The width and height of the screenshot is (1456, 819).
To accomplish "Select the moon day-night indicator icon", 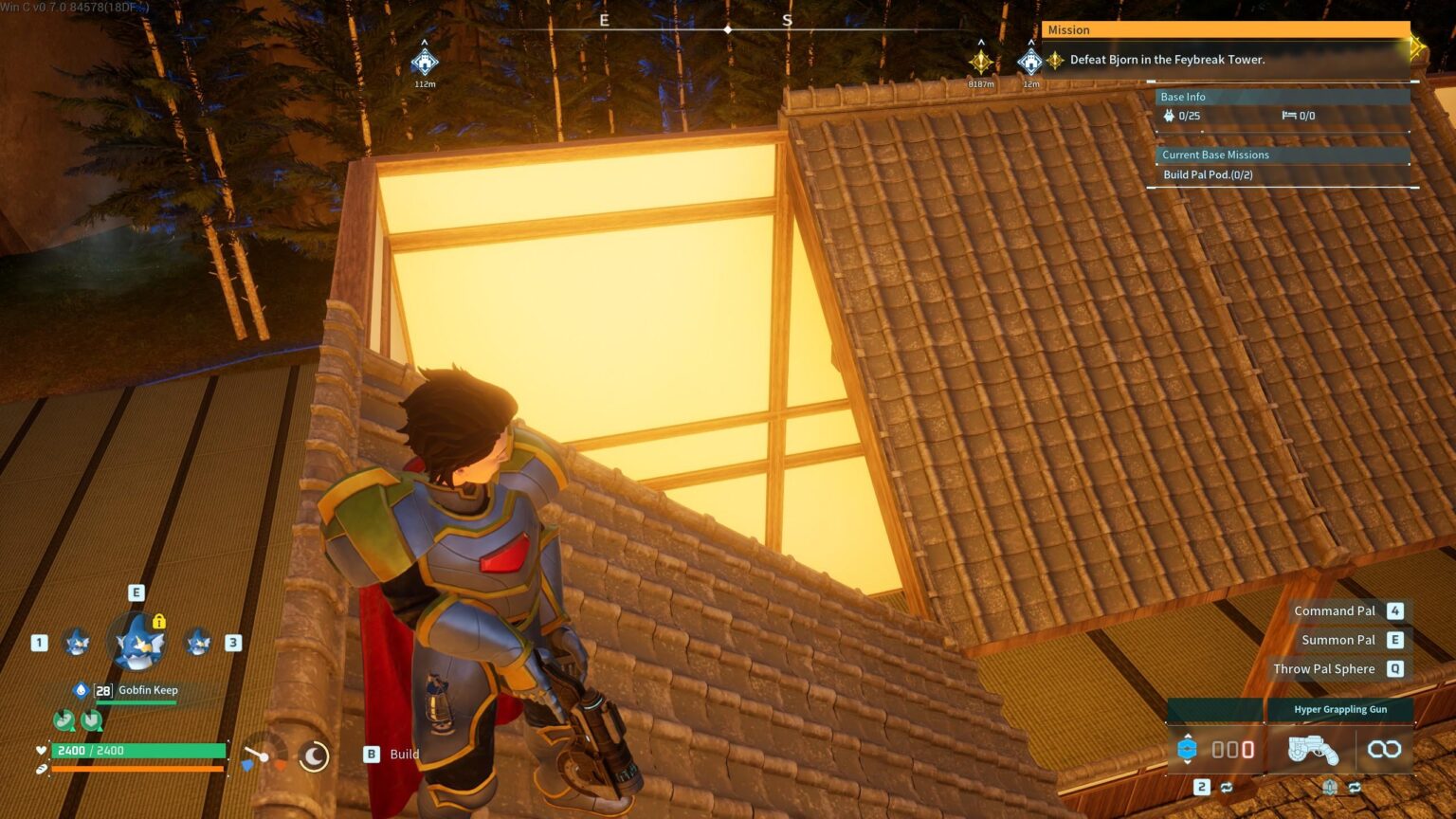I will [313, 758].
